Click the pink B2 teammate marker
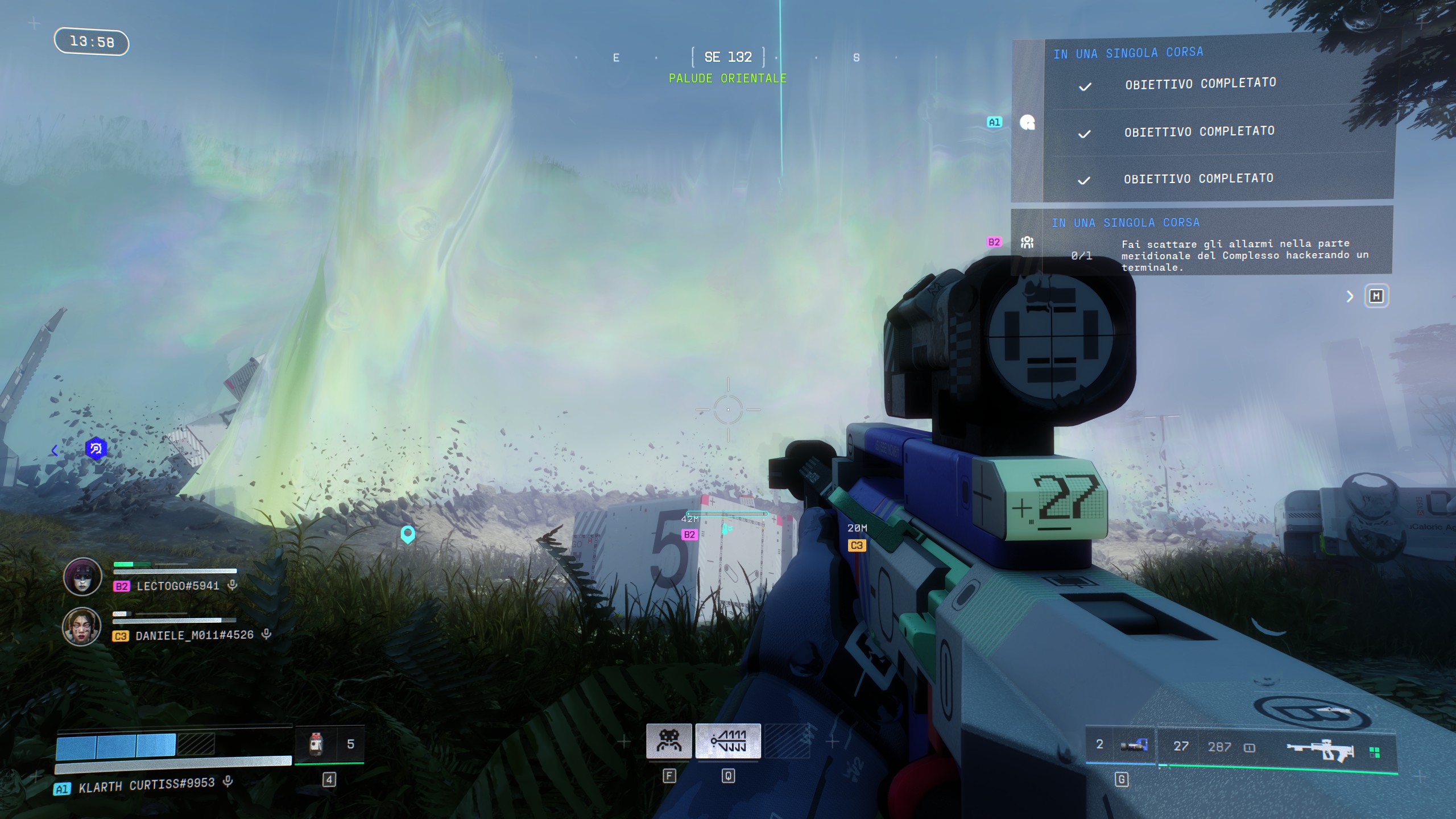The width and height of the screenshot is (1456, 819). [689, 535]
